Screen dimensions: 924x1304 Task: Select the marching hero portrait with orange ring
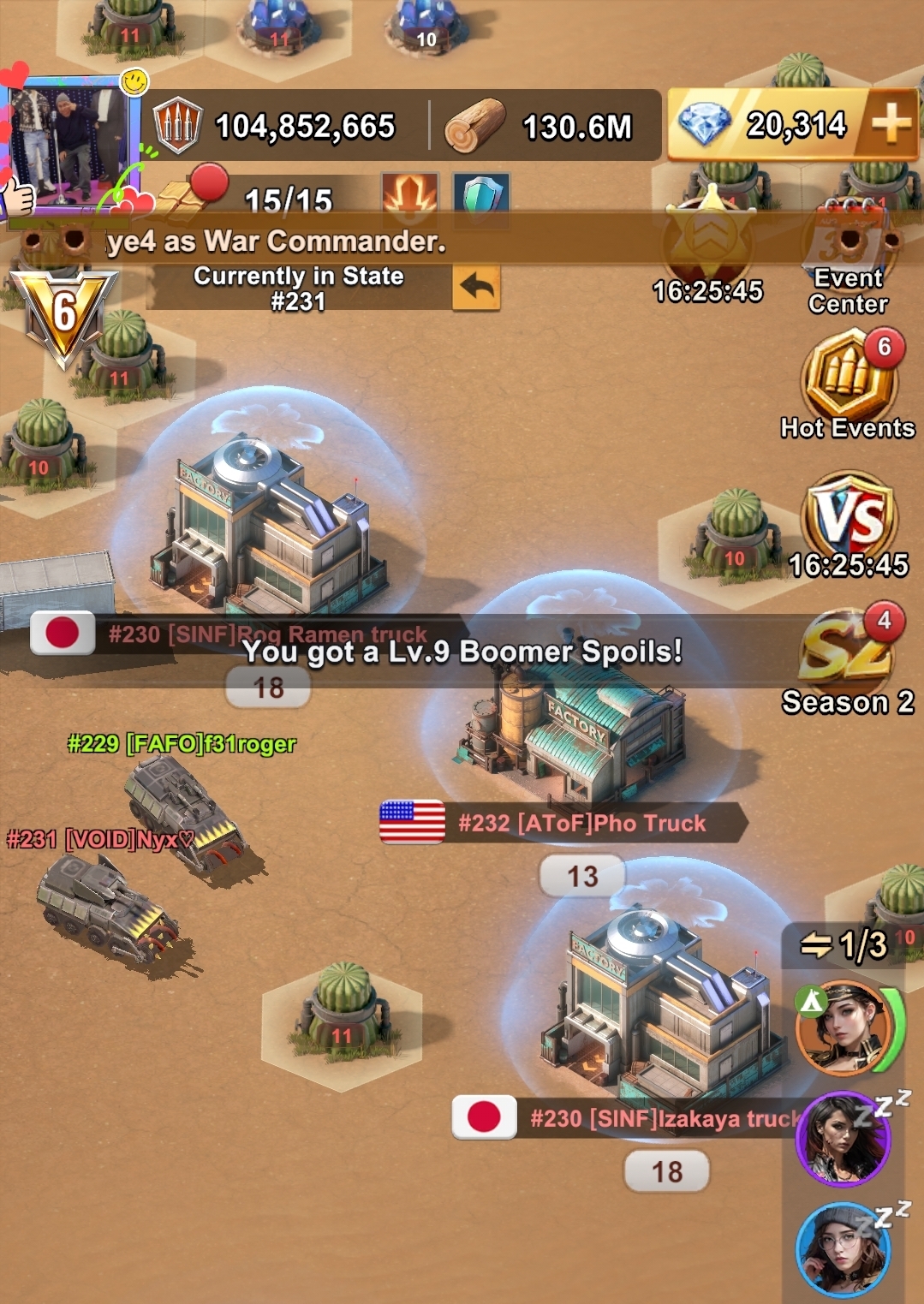pos(844,1027)
